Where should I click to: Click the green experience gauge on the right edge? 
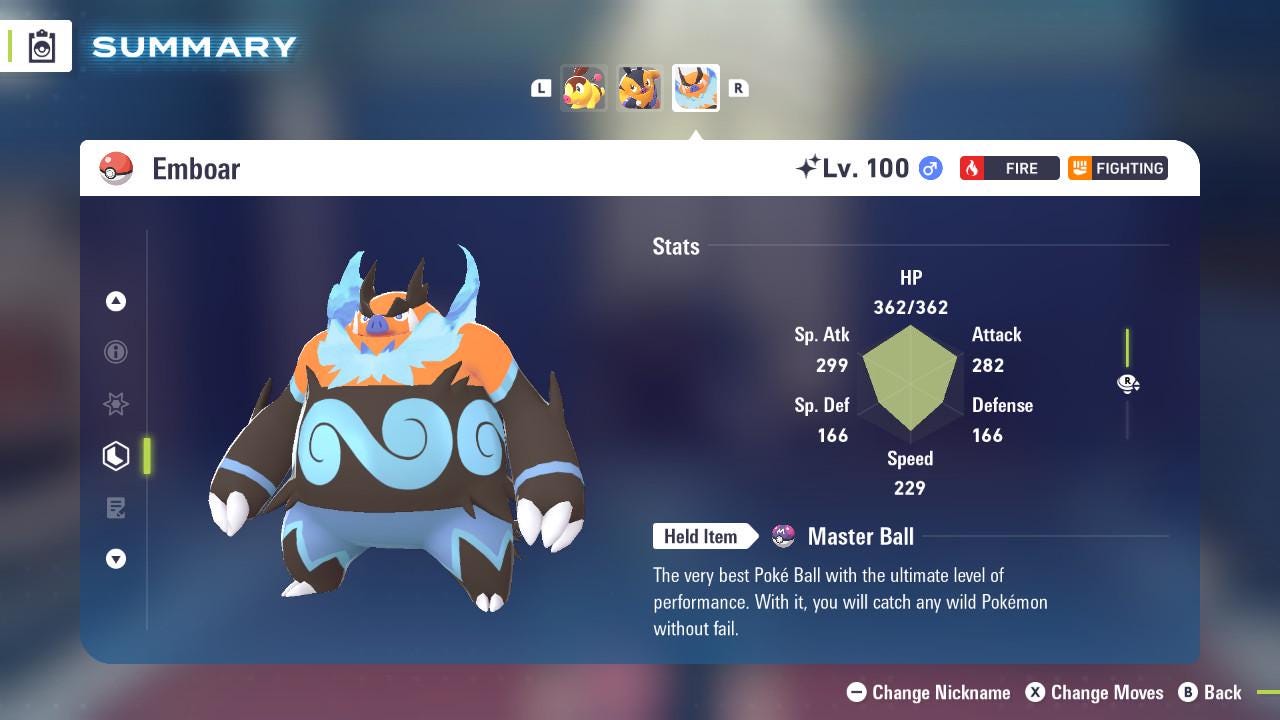[x=1128, y=355]
